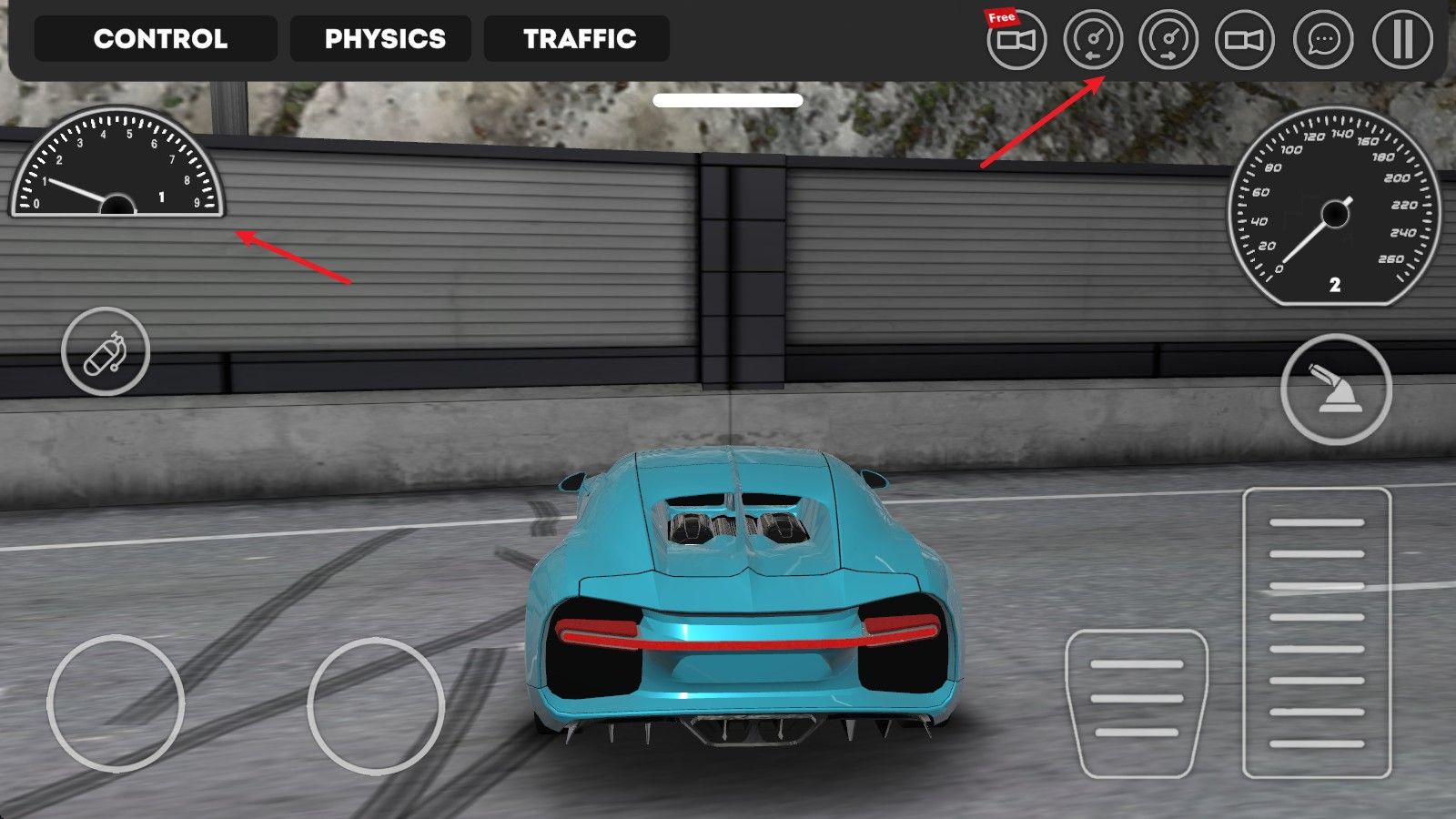The width and height of the screenshot is (1456, 819).
Task: Switch camera view with the plain camera icon
Action: click(1245, 40)
